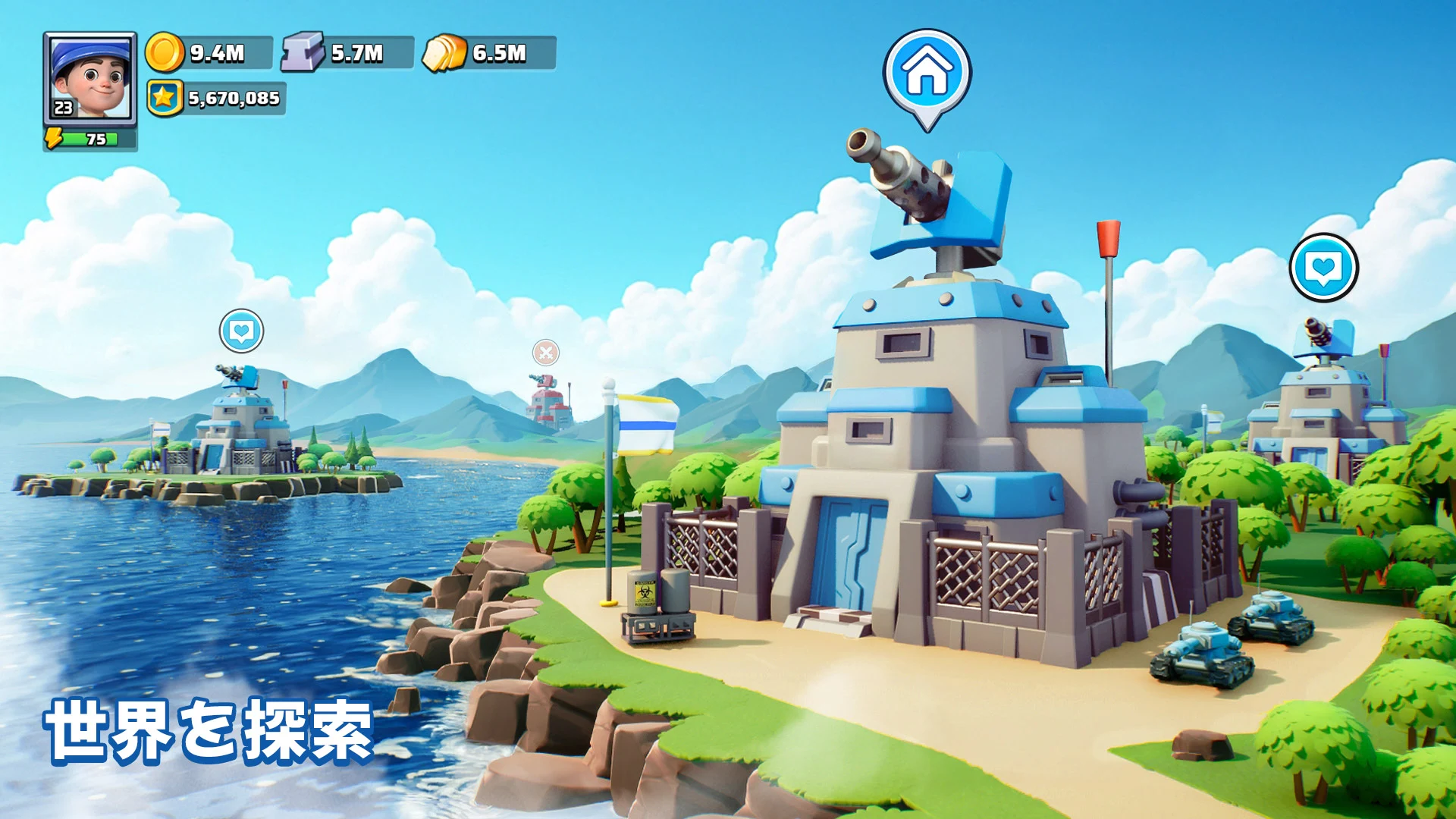Open the steel ingot resource counter
Image resolution: width=1456 pixels, height=819 pixels.
[x=348, y=53]
